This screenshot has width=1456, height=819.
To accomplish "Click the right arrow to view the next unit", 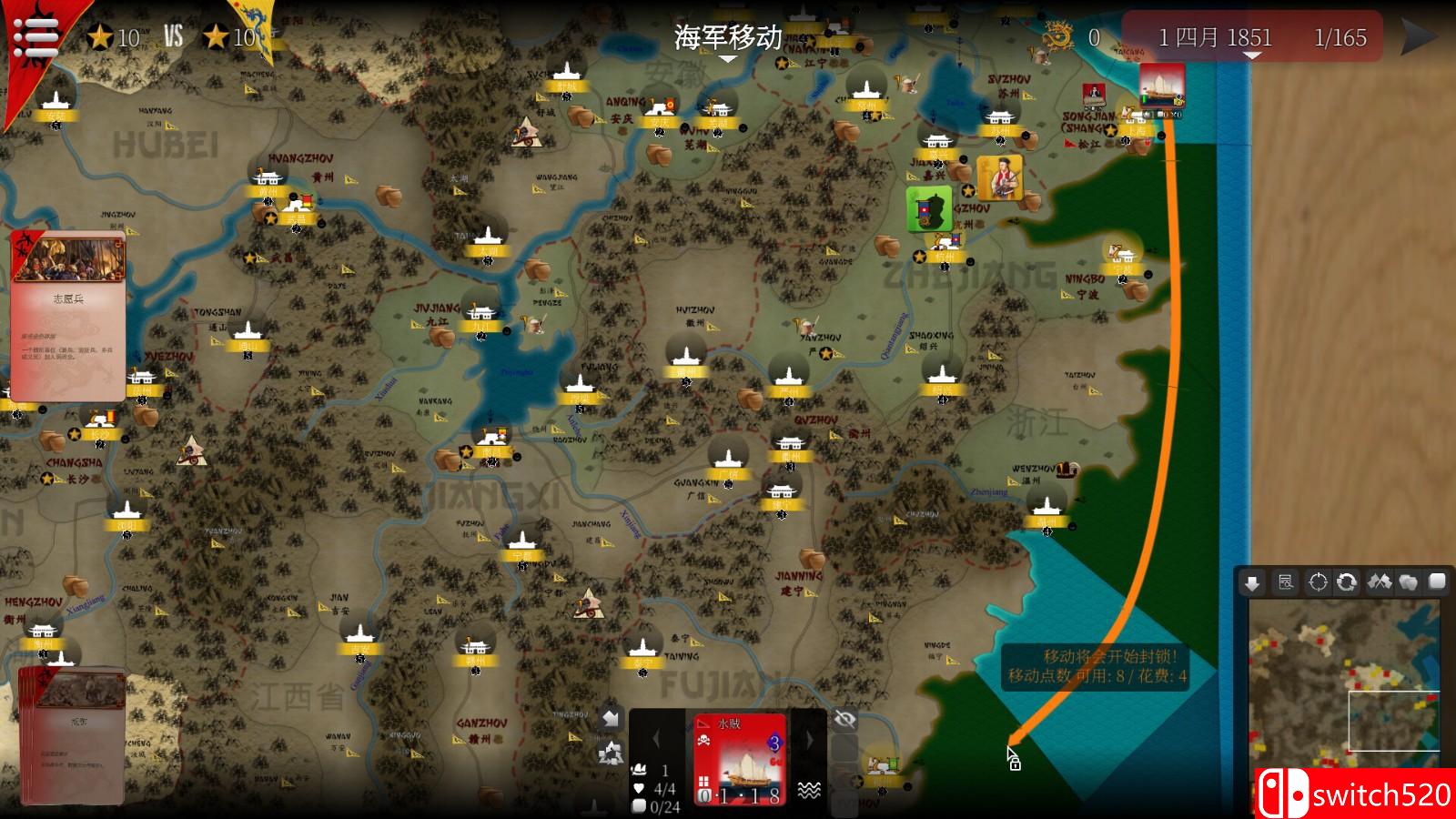I will [808, 739].
